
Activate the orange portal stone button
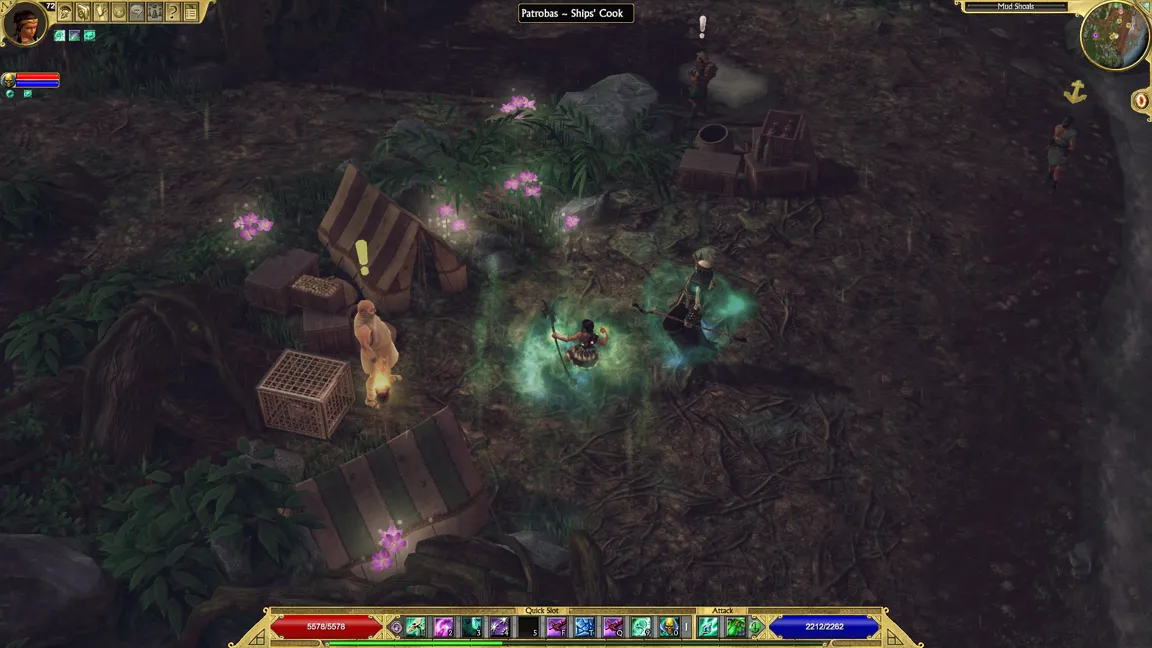point(1141,100)
